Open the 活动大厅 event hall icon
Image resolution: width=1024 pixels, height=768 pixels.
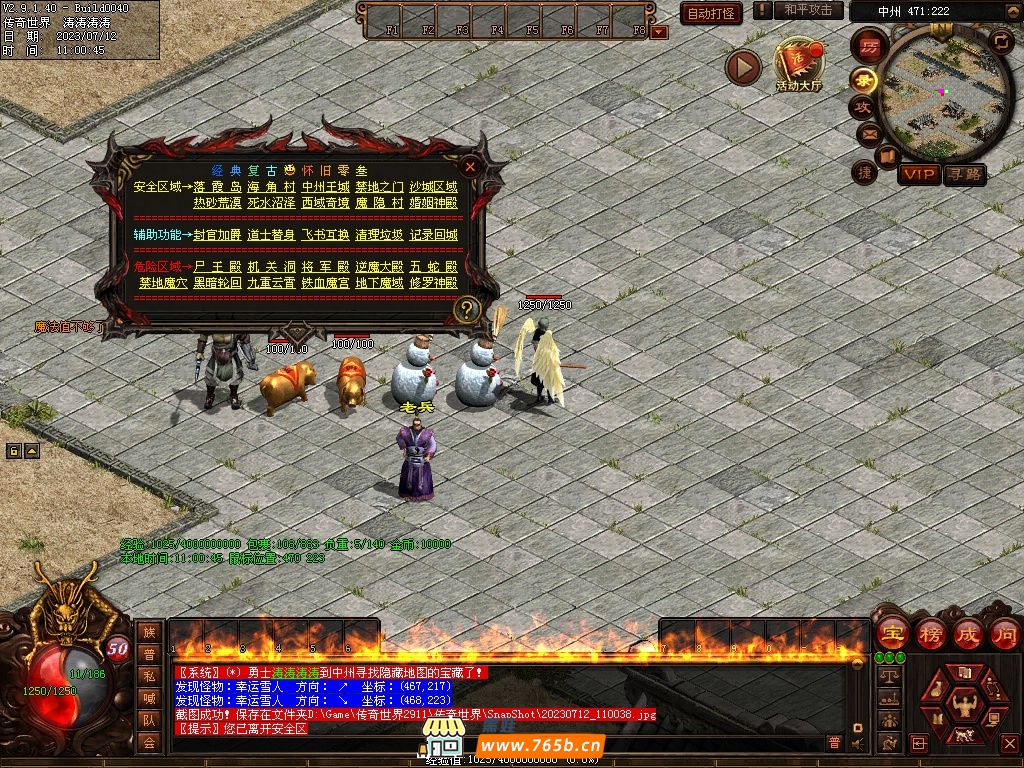[x=798, y=66]
